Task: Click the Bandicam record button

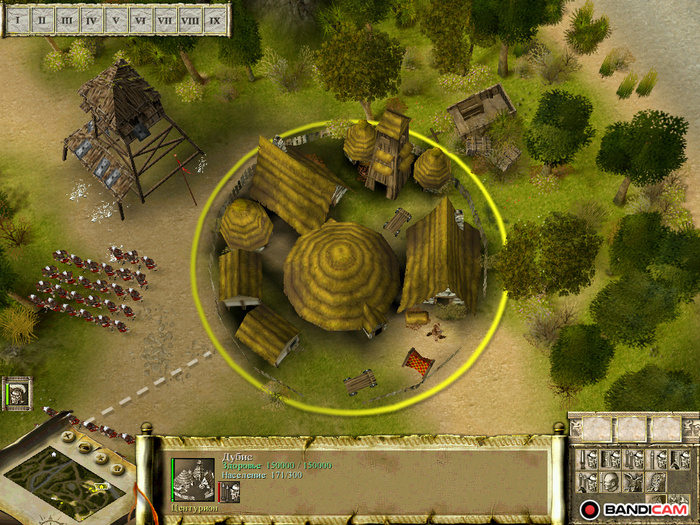Action: (x=590, y=510)
